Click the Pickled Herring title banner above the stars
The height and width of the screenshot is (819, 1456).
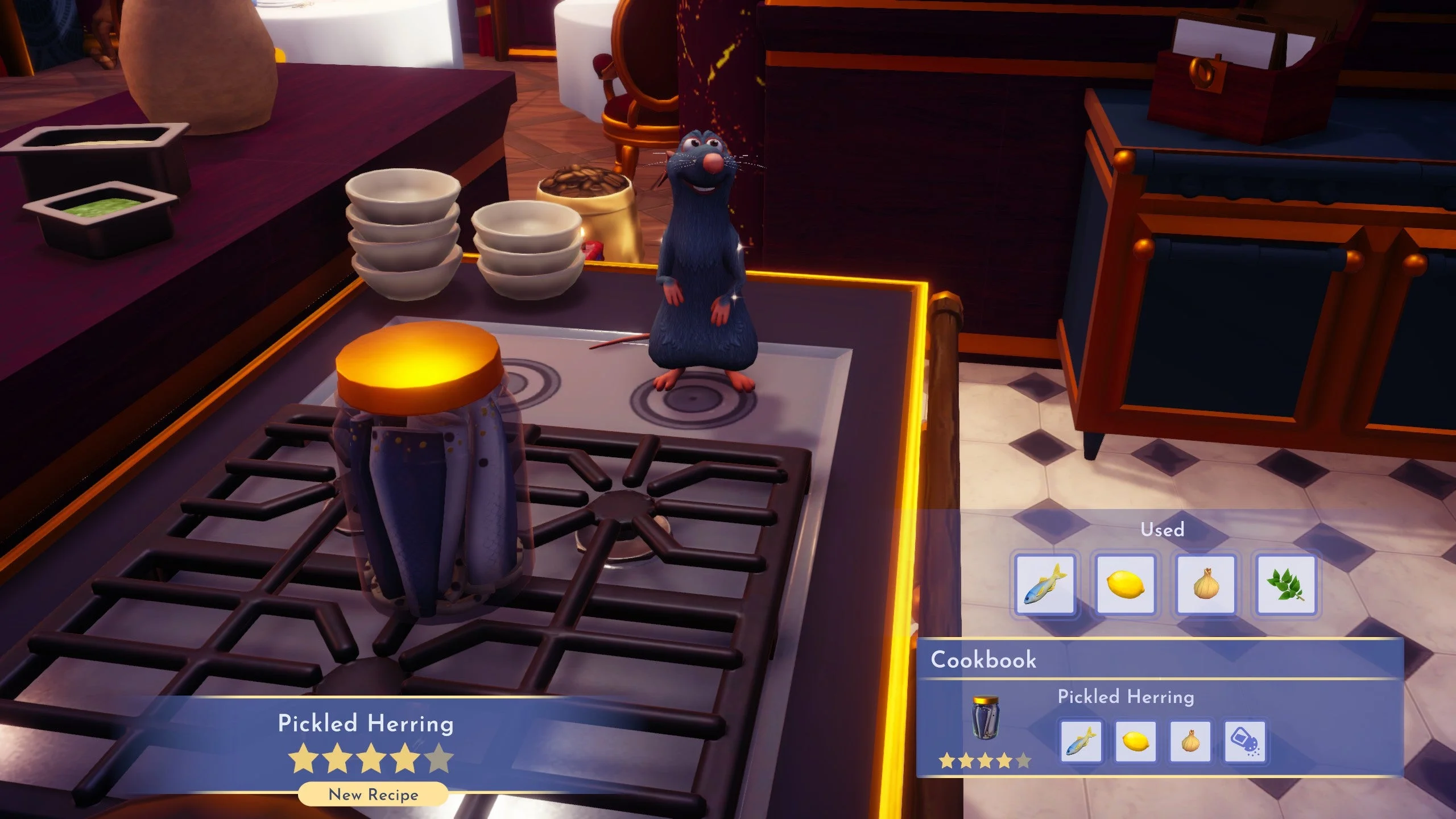click(366, 724)
